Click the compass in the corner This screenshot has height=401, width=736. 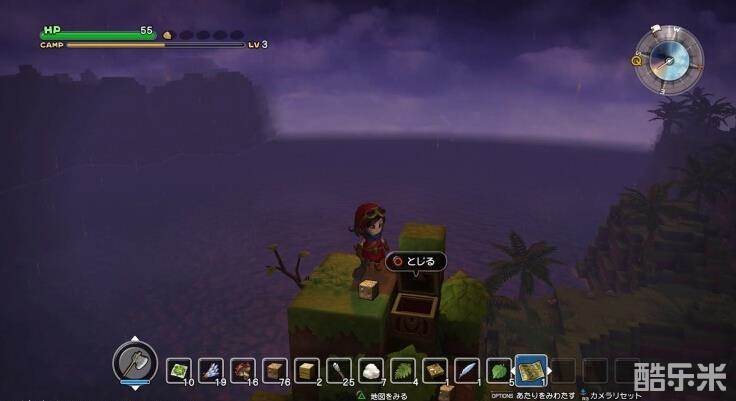point(668,59)
